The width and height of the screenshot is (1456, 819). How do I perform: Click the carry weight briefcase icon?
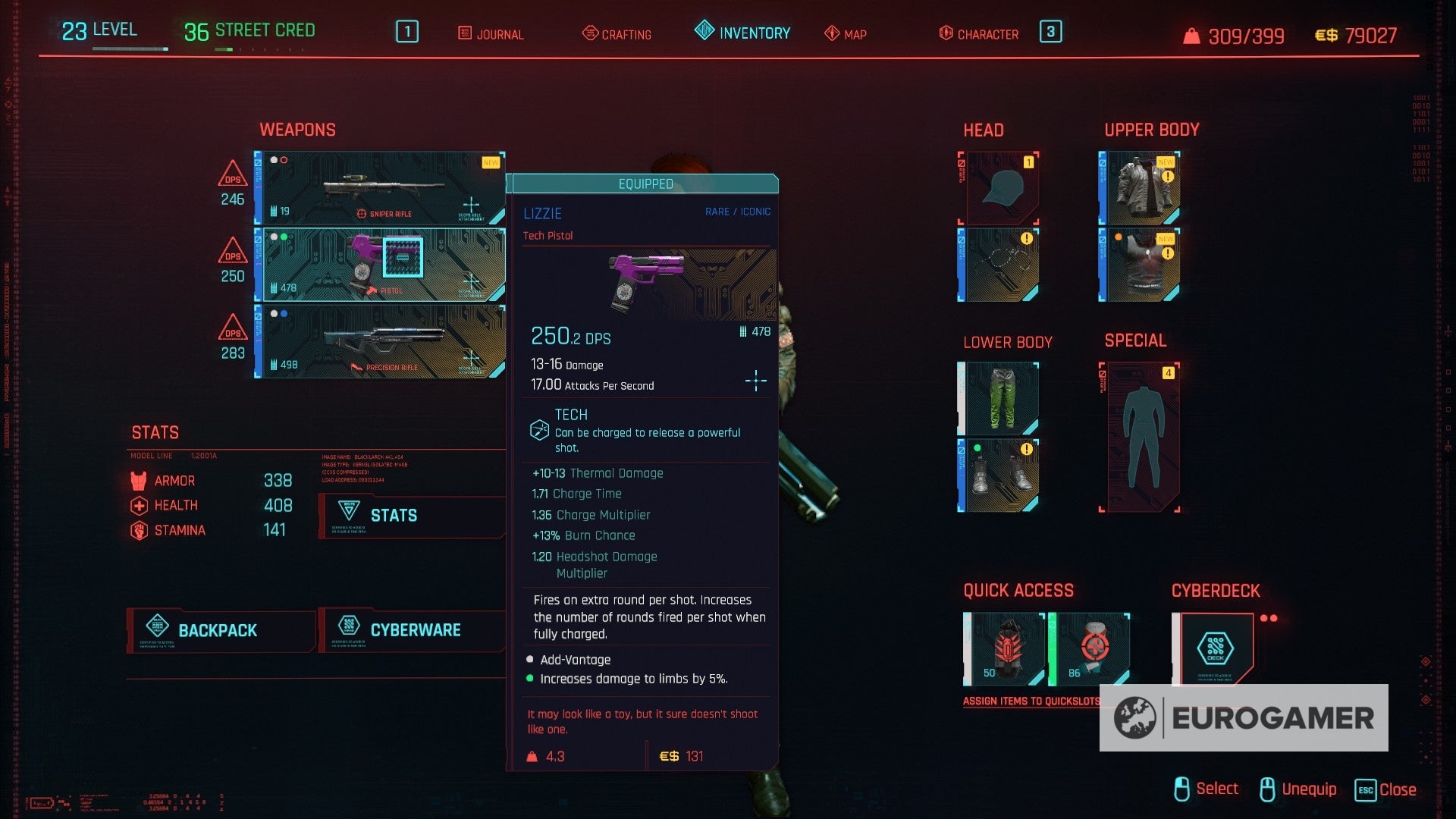point(1192,35)
